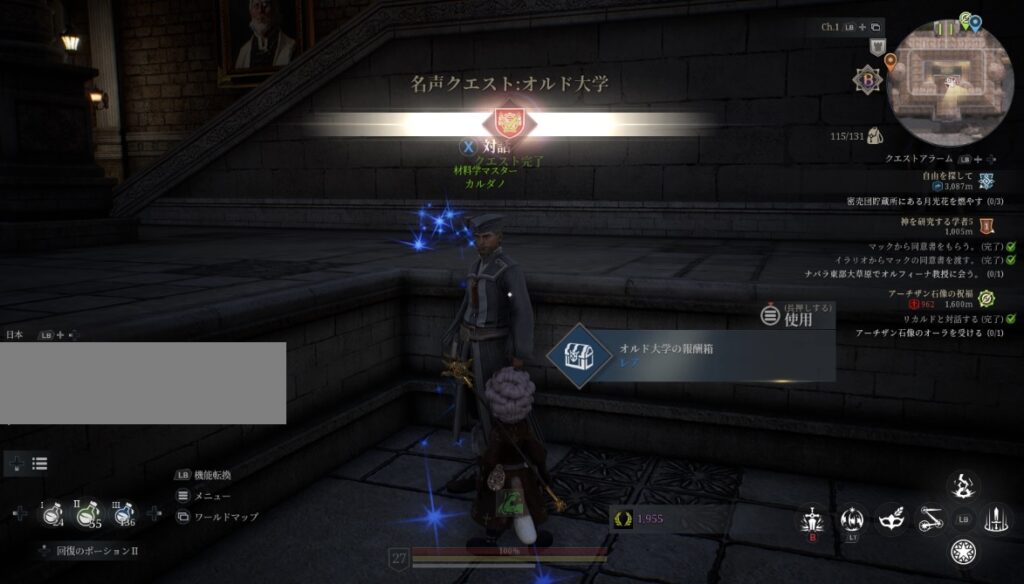This screenshot has width=1024, height=584.
Task: Select the white potion in slot I
Action: click(52, 514)
